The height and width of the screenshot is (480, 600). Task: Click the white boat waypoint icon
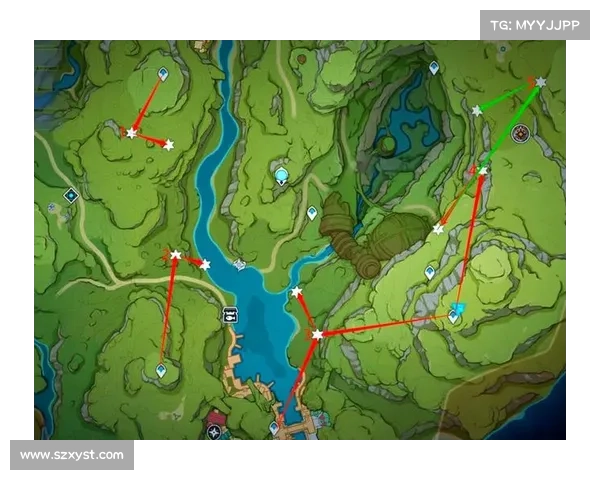(x=231, y=314)
